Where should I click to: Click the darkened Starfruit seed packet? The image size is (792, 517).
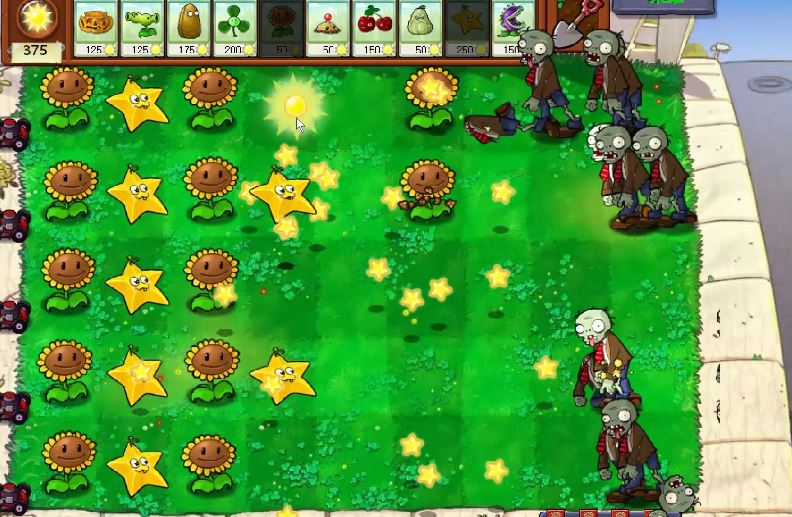[x=467, y=28]
